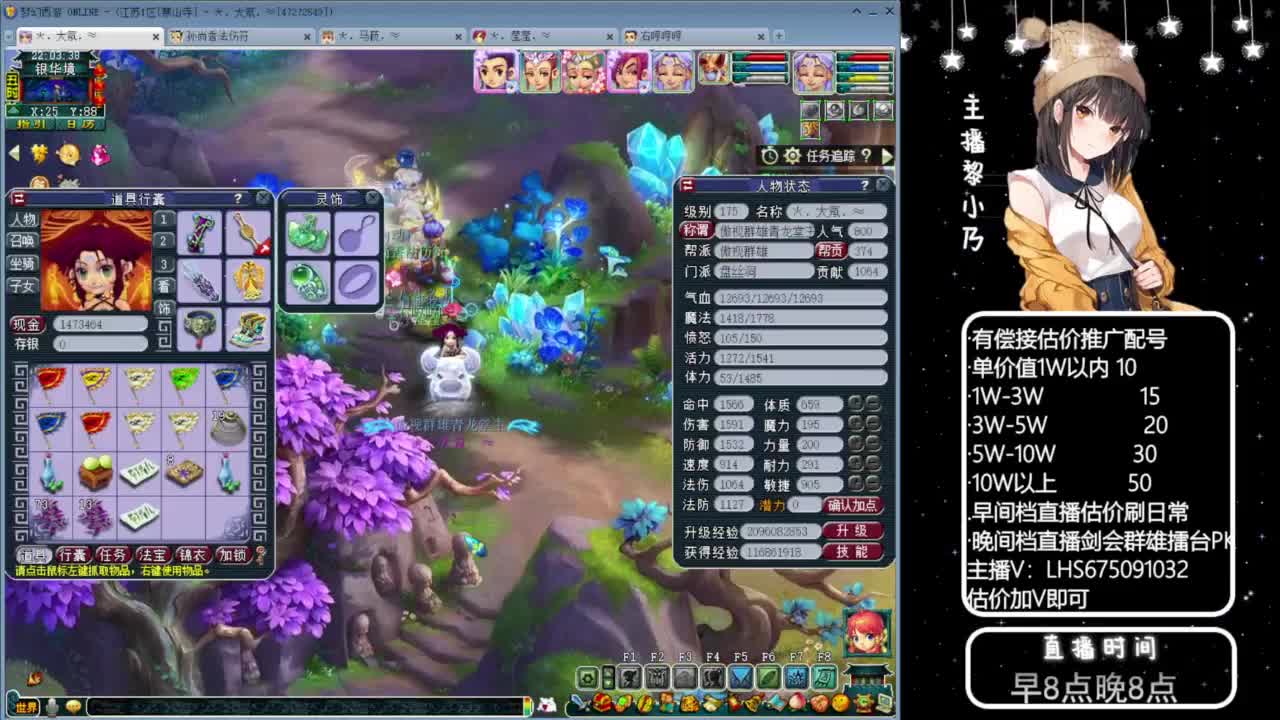Select the skill in the F5 slot
The height and width of the screenshot is (720, 1280).
click(739, 676)
